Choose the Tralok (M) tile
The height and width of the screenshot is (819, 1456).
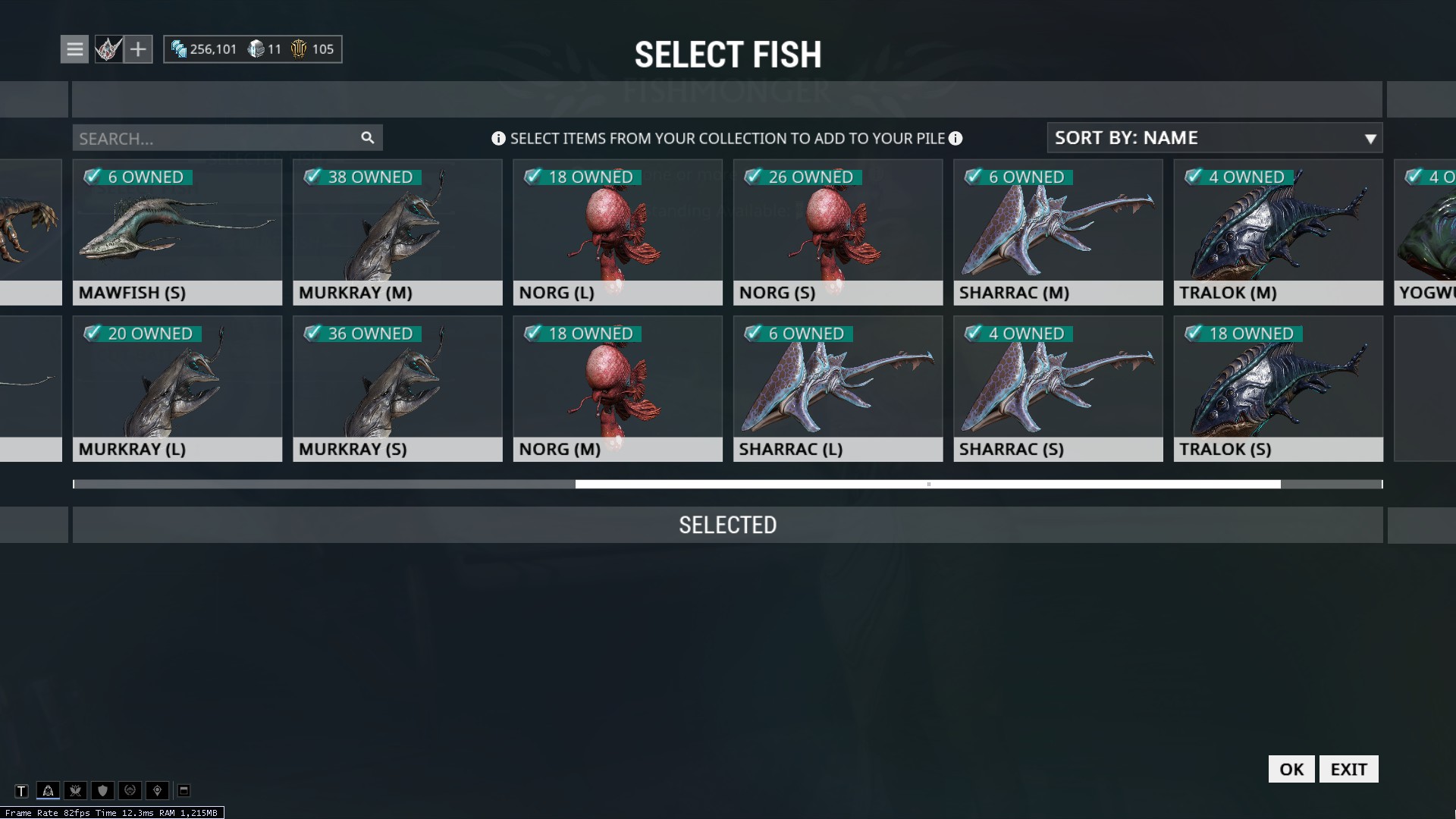[1278, 232]
